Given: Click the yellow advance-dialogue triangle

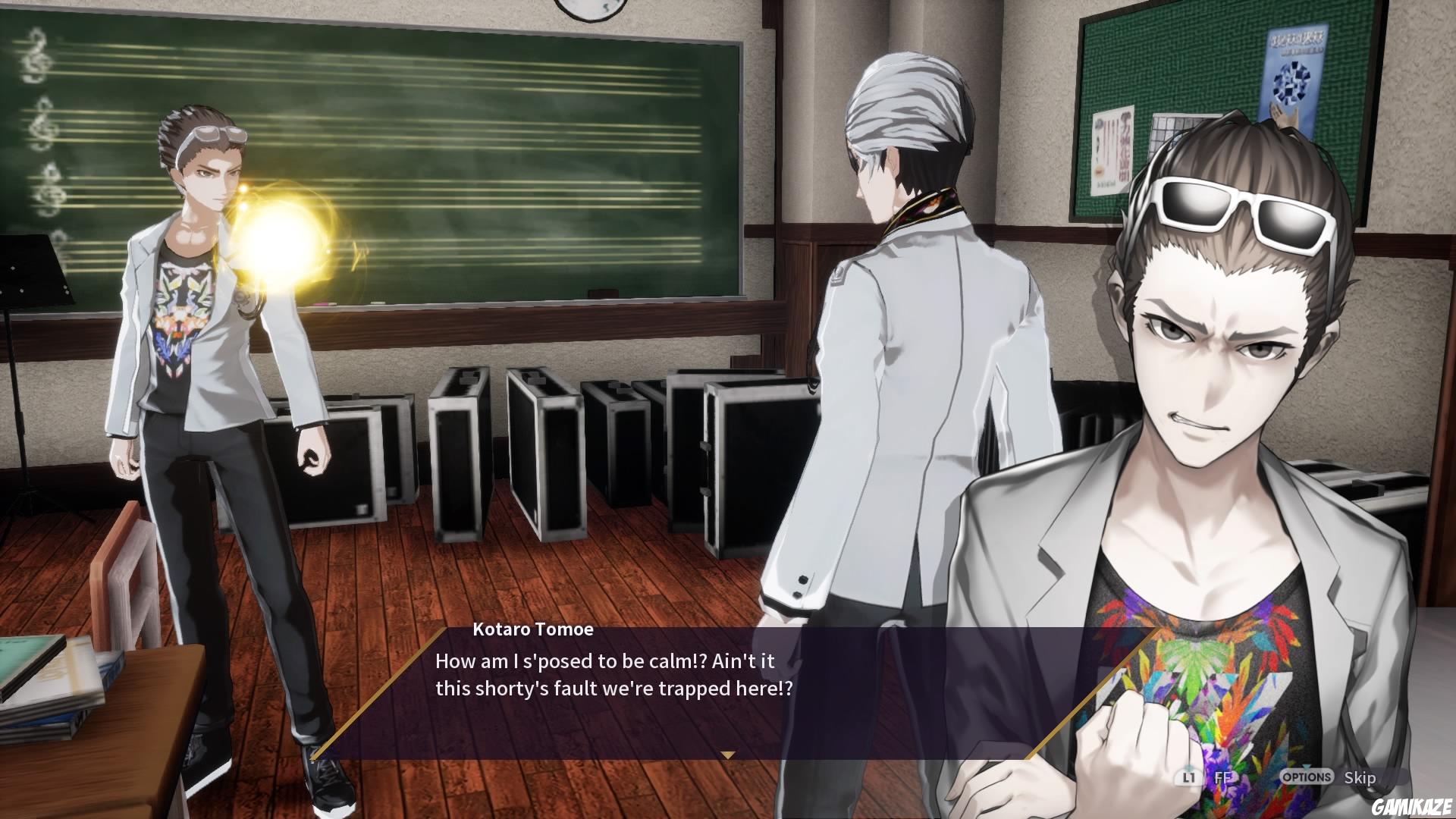Looking at the screenshot, I should tap(729, 755).
